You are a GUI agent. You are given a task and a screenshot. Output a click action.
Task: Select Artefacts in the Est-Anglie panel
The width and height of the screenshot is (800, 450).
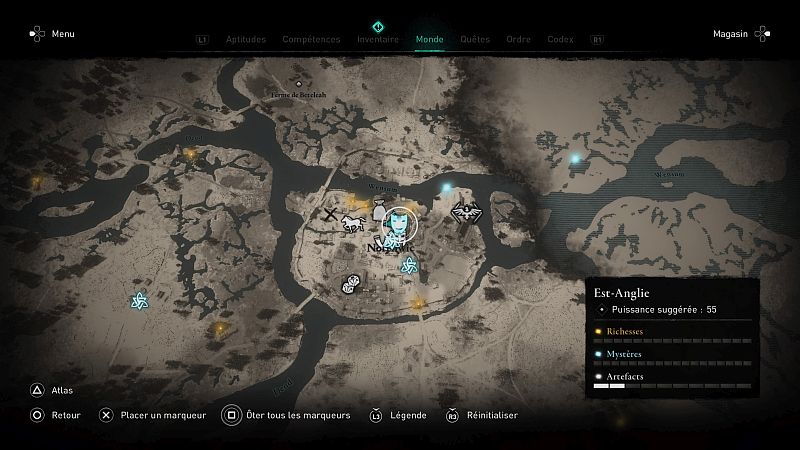click(x=624, y=375)
